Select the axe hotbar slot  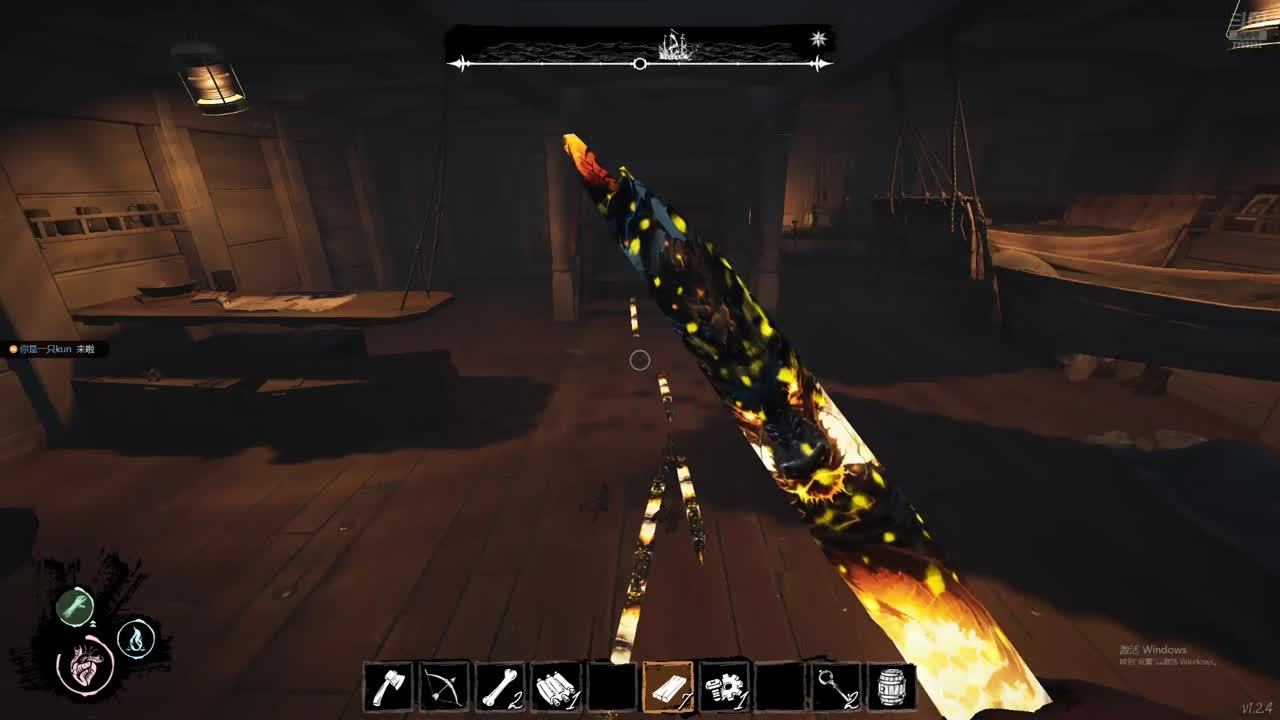point(388,687)
